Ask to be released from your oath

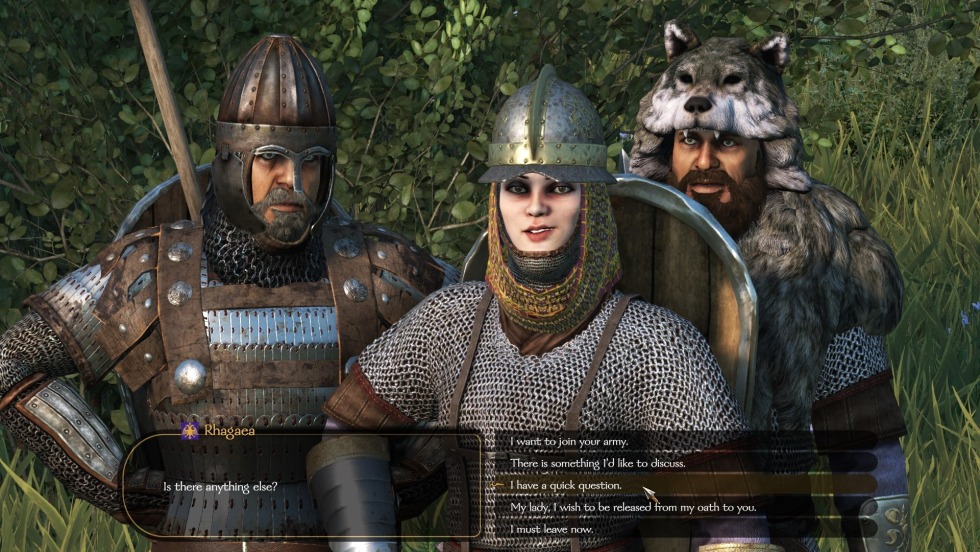[632, 507]
